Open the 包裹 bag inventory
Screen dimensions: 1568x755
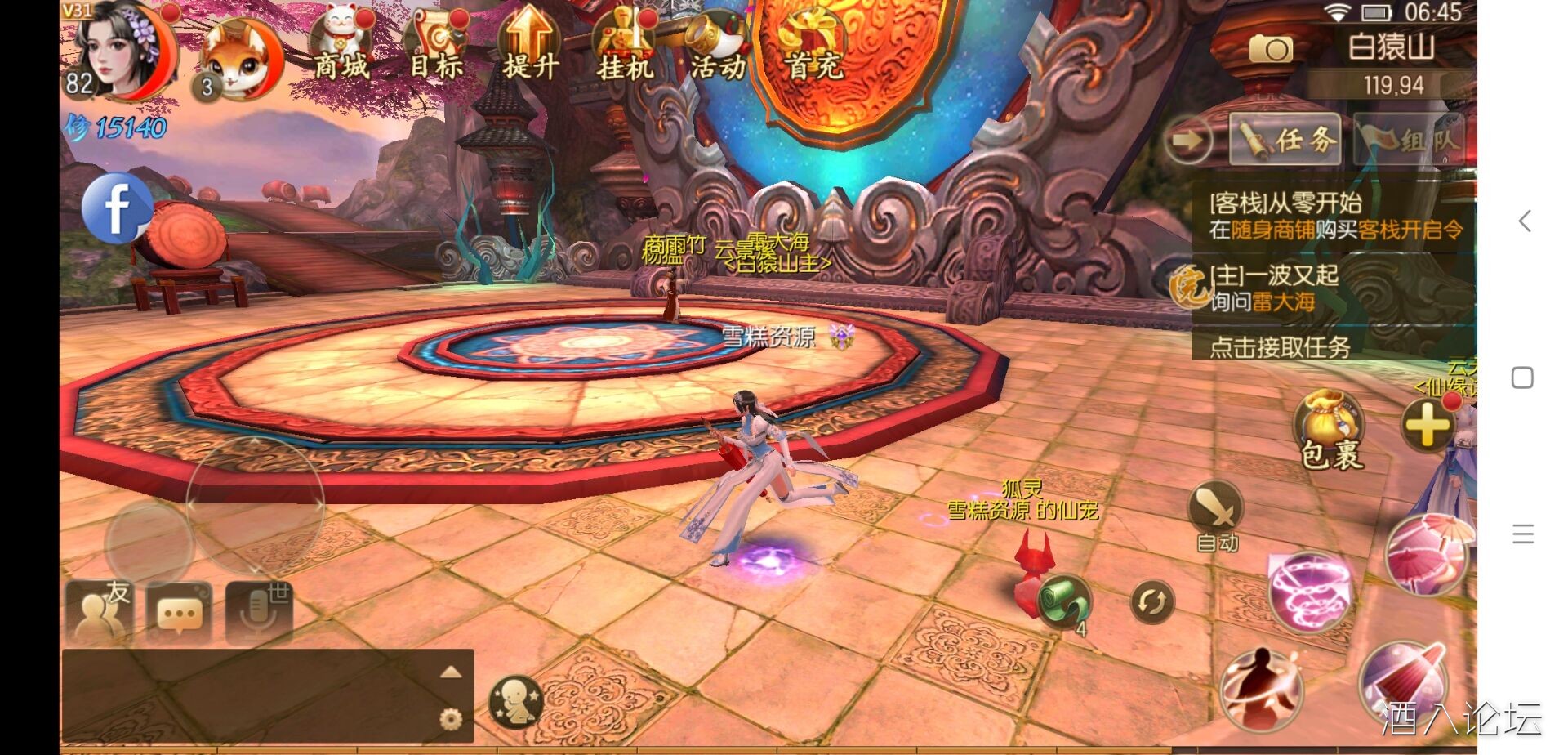(1330, 429)
